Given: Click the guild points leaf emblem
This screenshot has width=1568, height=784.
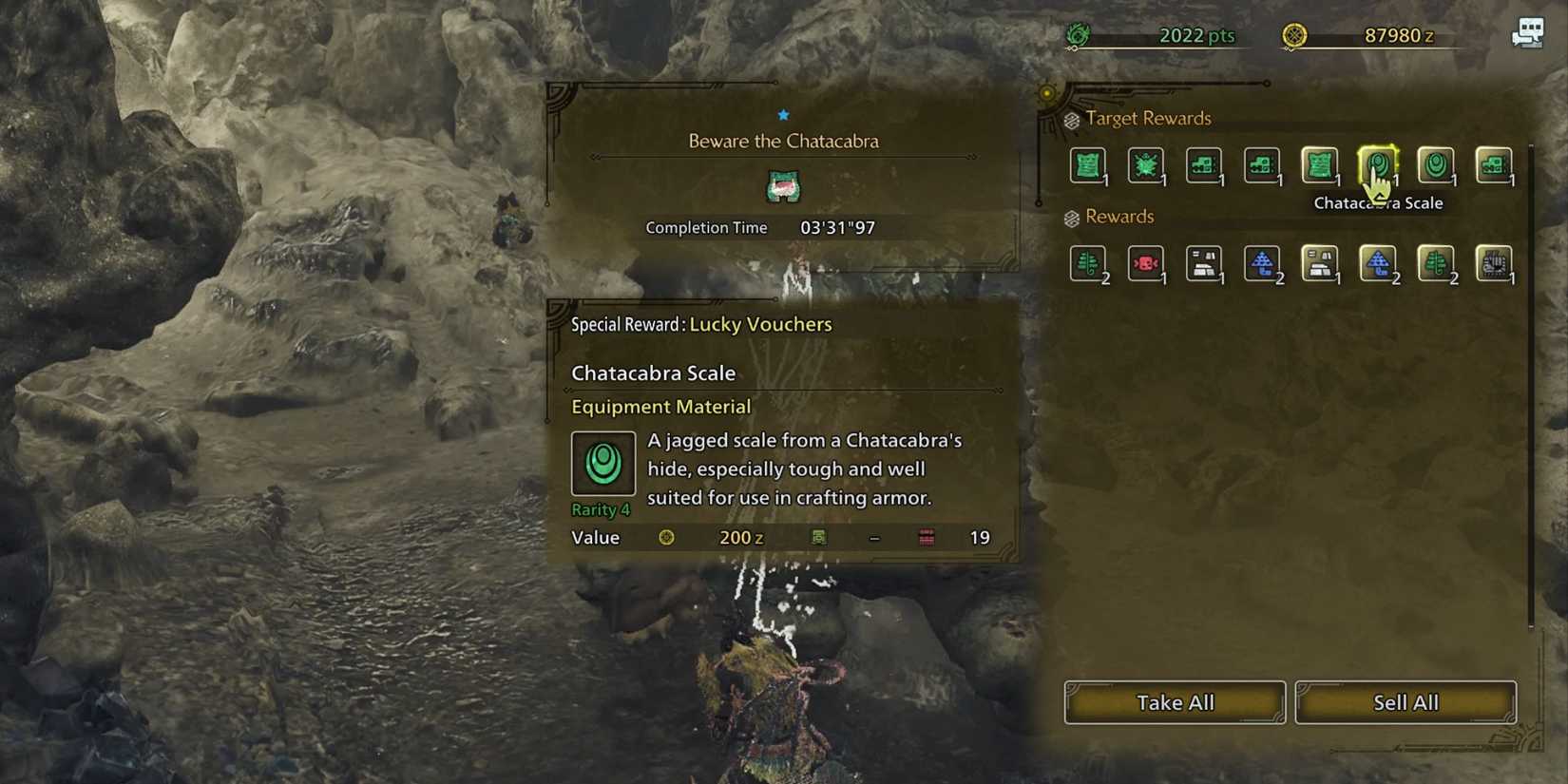Looking at the screenshot, I should tap(1077, 31).
